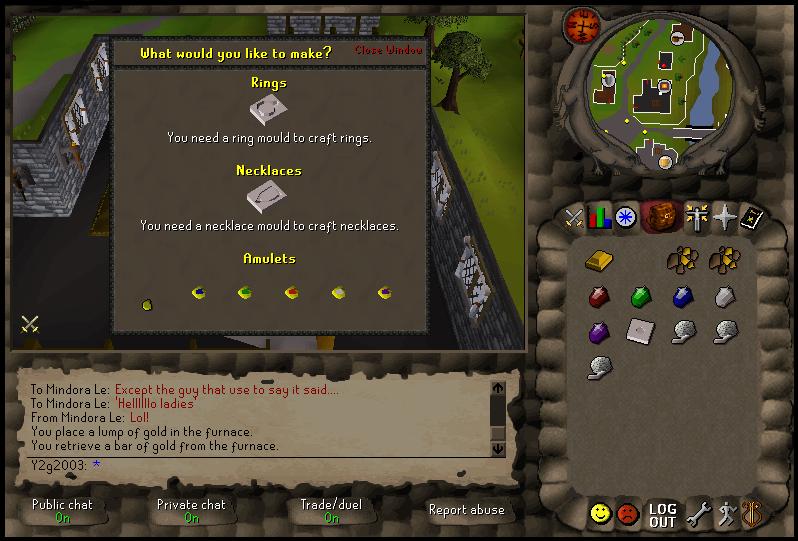Select the gold bar in inventory

pos(598,260)
